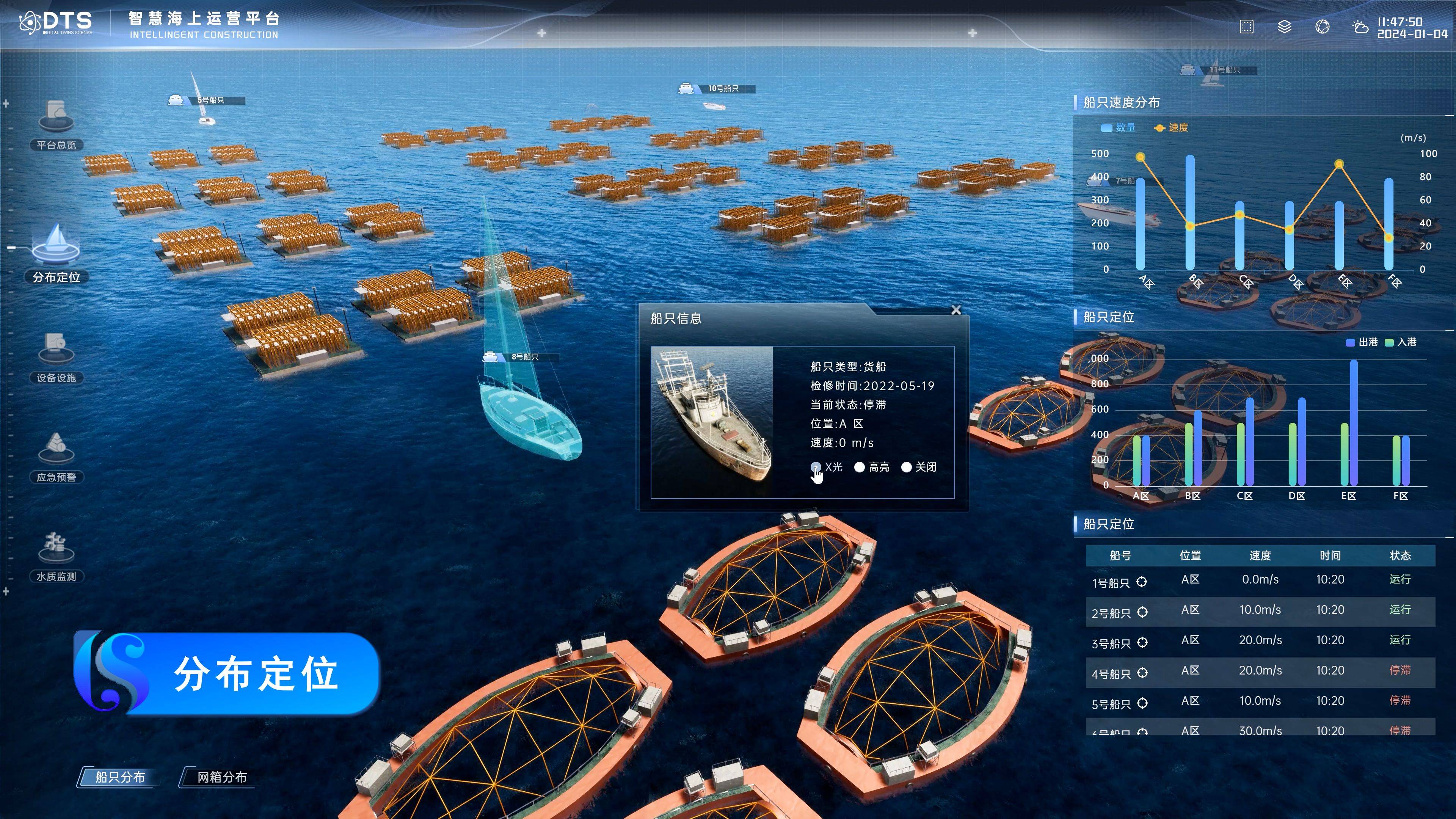Click the 10号船只 ship label marker
The width and height of the screenshot is (1456, 819).
718,88
